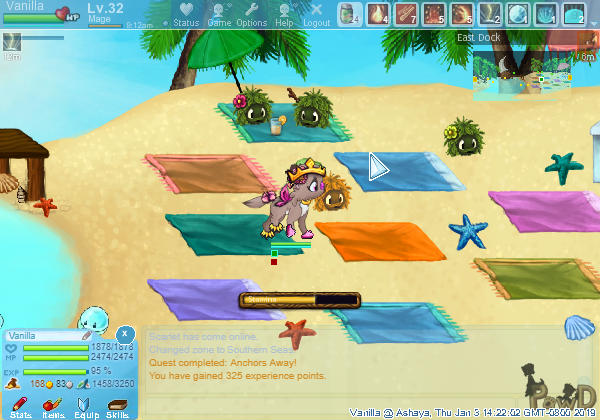The width and height of the screenshot is (600, 420).
Task: Select the wooden sticks hotbar slot
Action: 405,14
